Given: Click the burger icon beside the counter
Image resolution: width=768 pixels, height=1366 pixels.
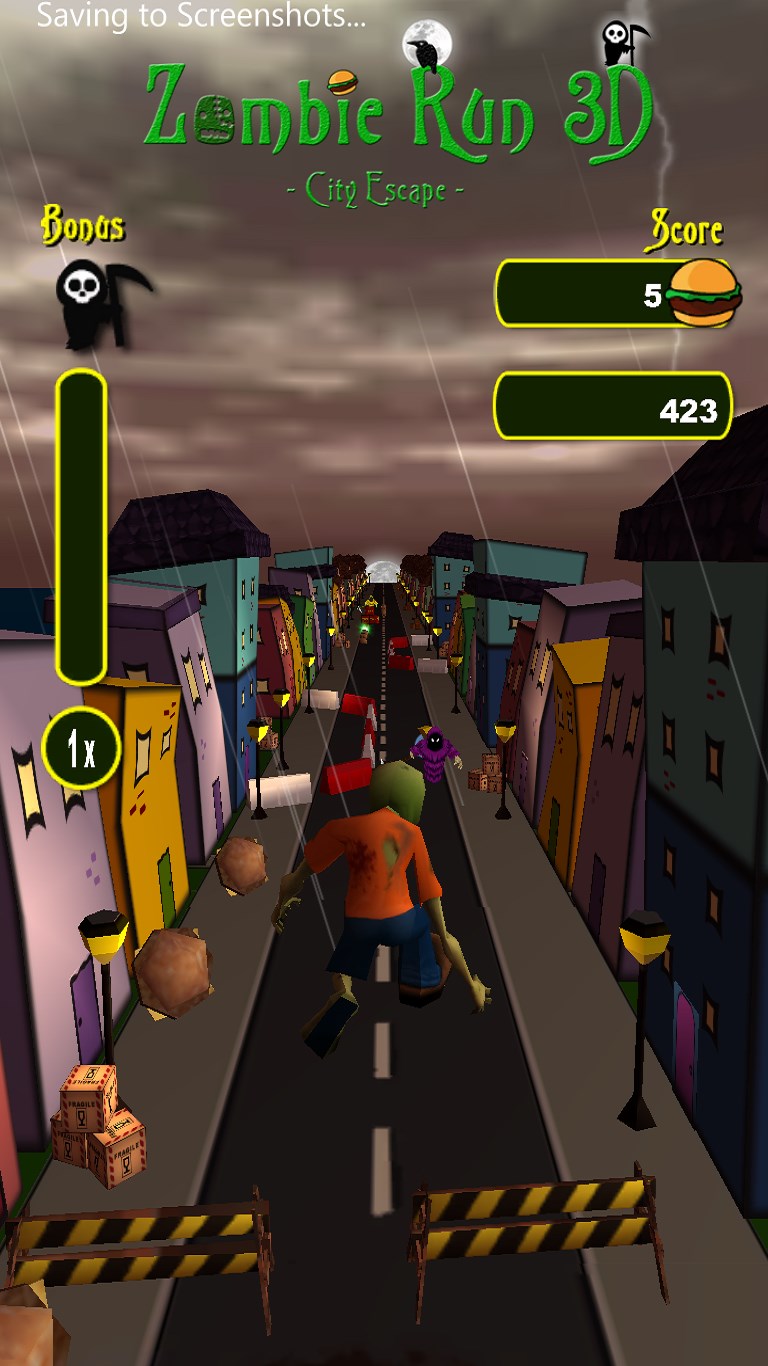Looking at the screenshot, I should [x=705, y=292].
